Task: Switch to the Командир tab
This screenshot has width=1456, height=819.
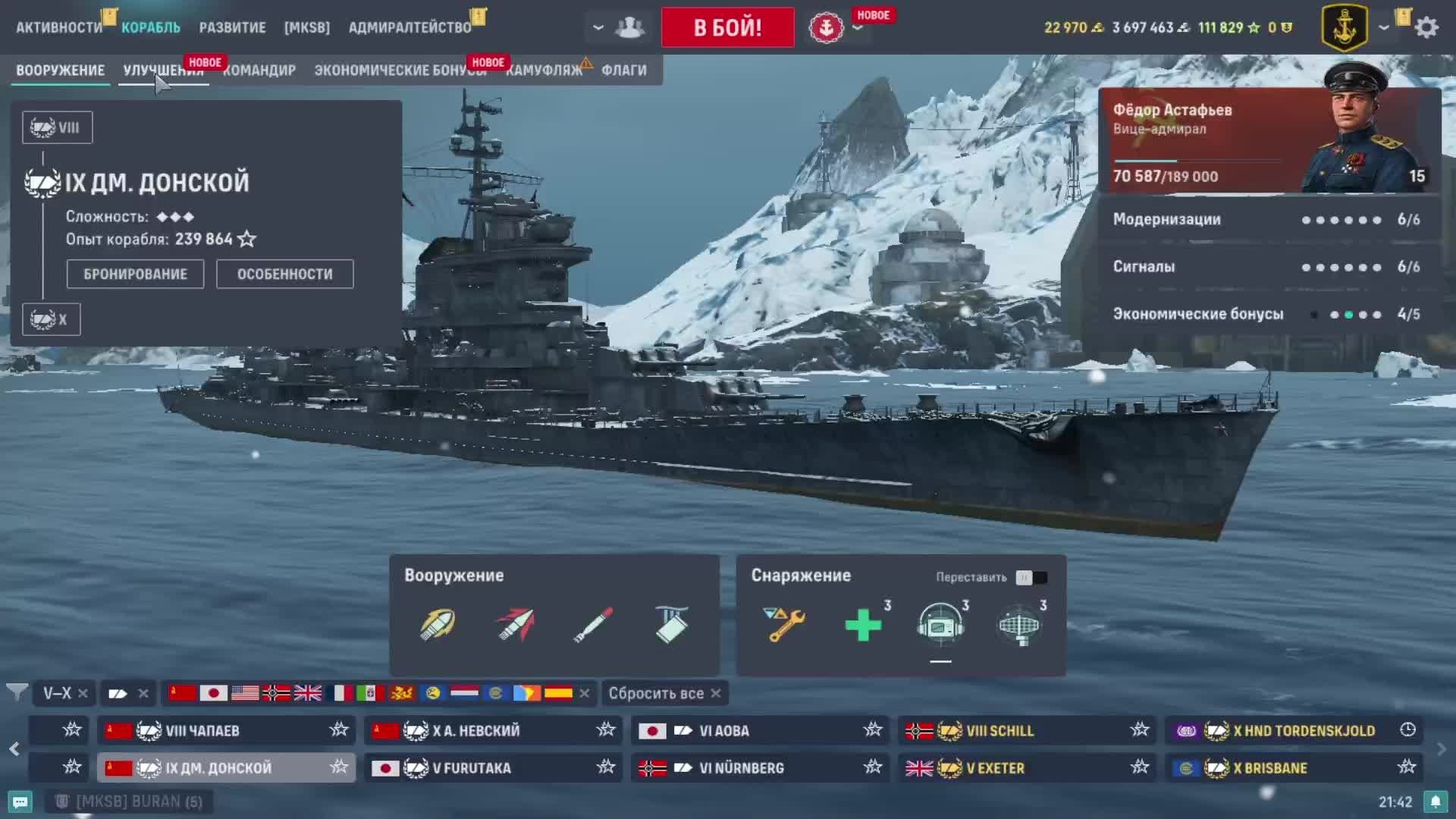Action: (259, 71)
